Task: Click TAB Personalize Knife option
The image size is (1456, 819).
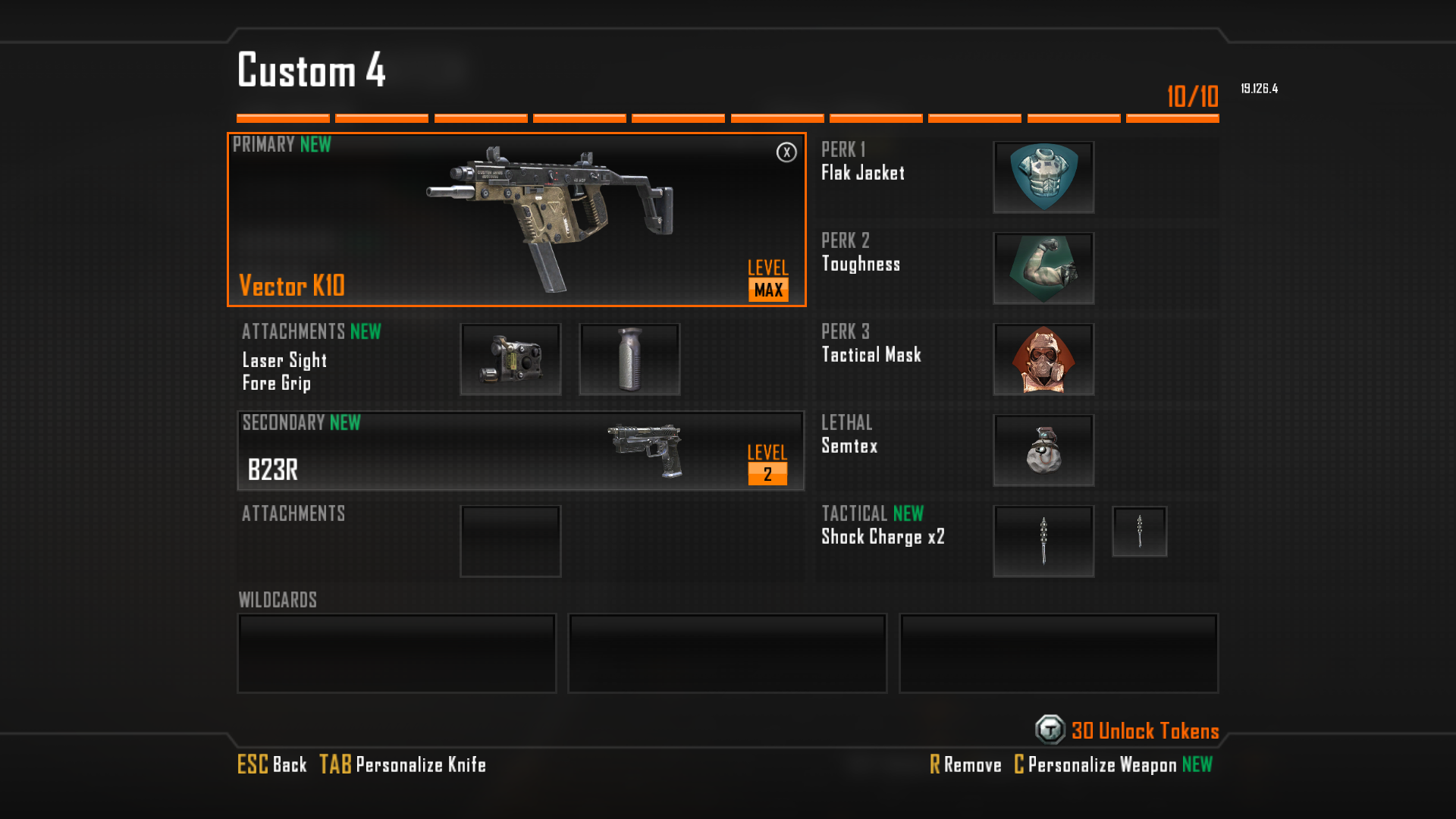Action: click(x=402, y=765)
